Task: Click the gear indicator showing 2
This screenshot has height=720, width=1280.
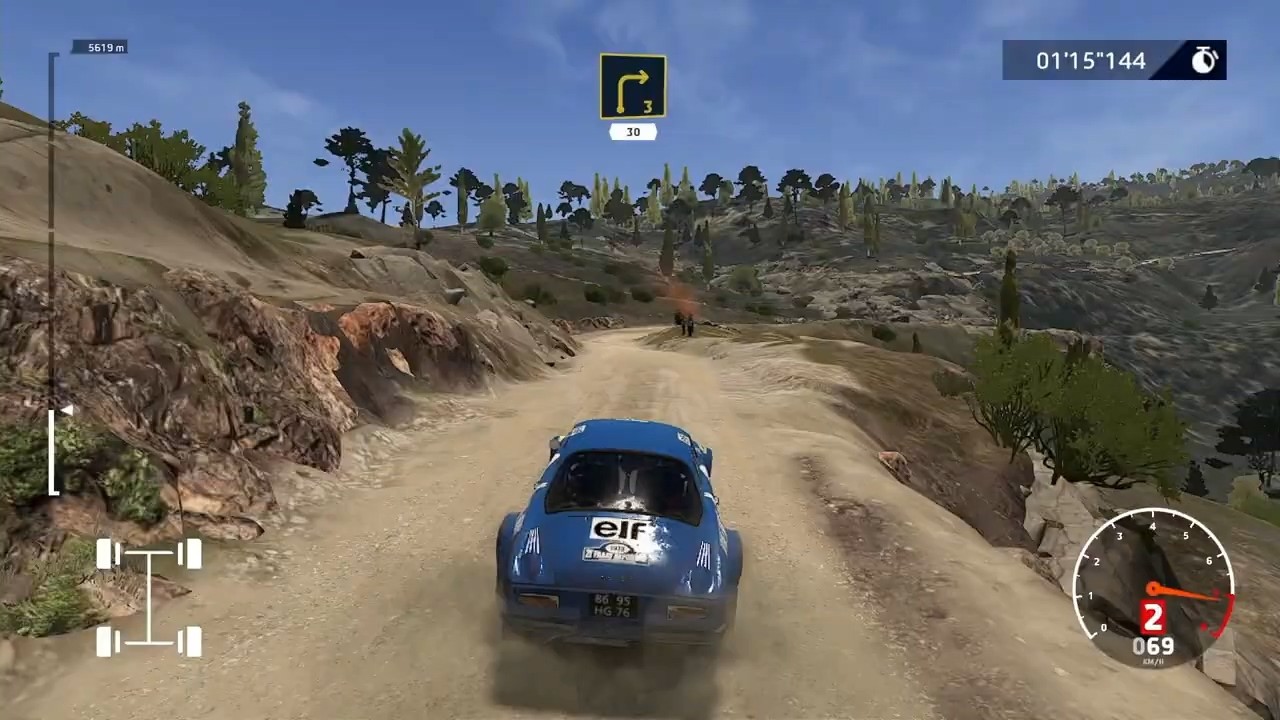Action: (x=1151, y=615)
